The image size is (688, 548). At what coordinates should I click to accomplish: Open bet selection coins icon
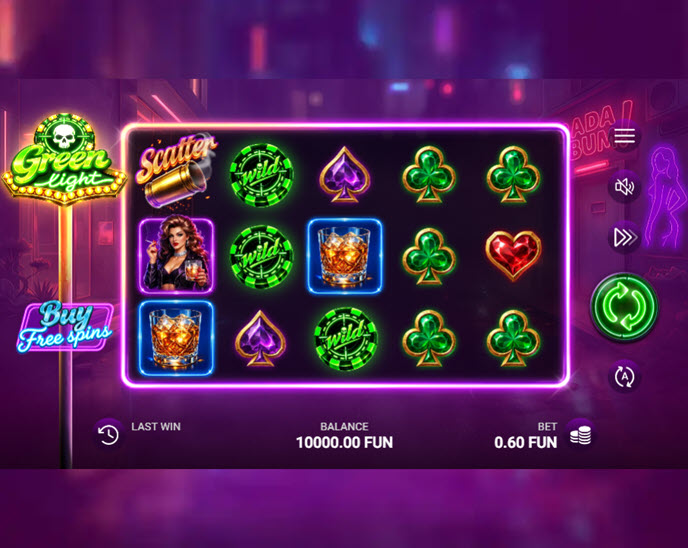580,434
